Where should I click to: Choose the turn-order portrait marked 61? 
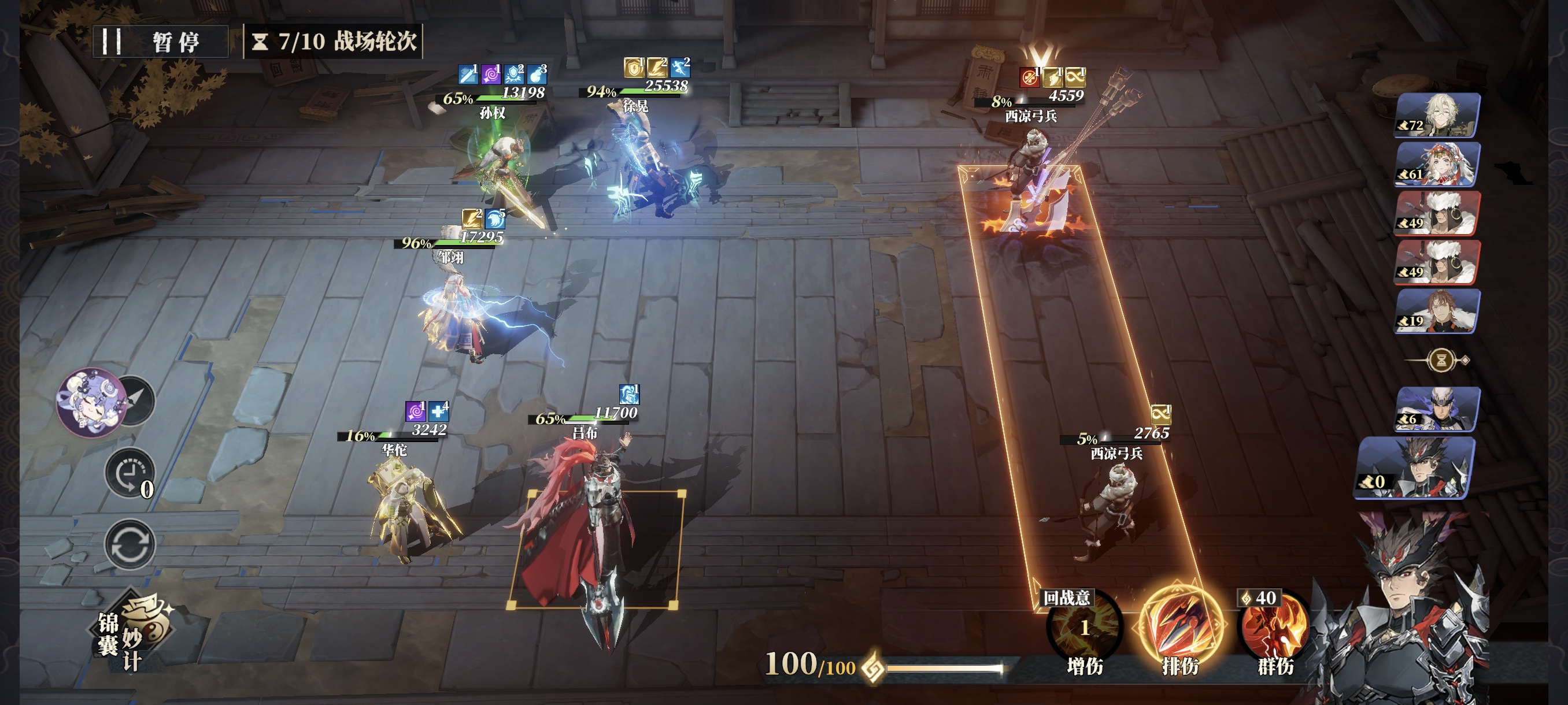click(1437, 164)
